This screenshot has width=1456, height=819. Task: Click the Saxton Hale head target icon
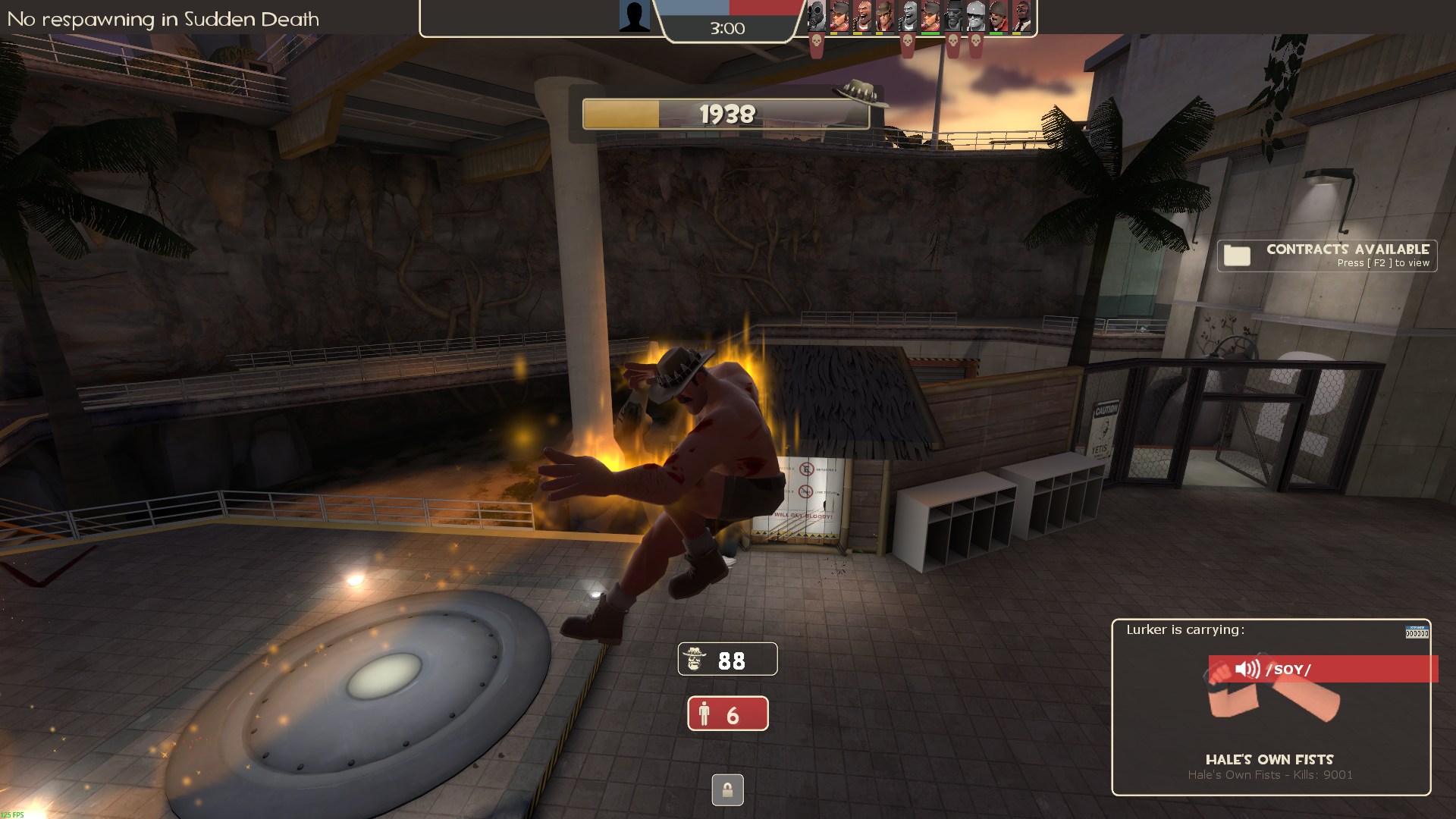[694, 659]
